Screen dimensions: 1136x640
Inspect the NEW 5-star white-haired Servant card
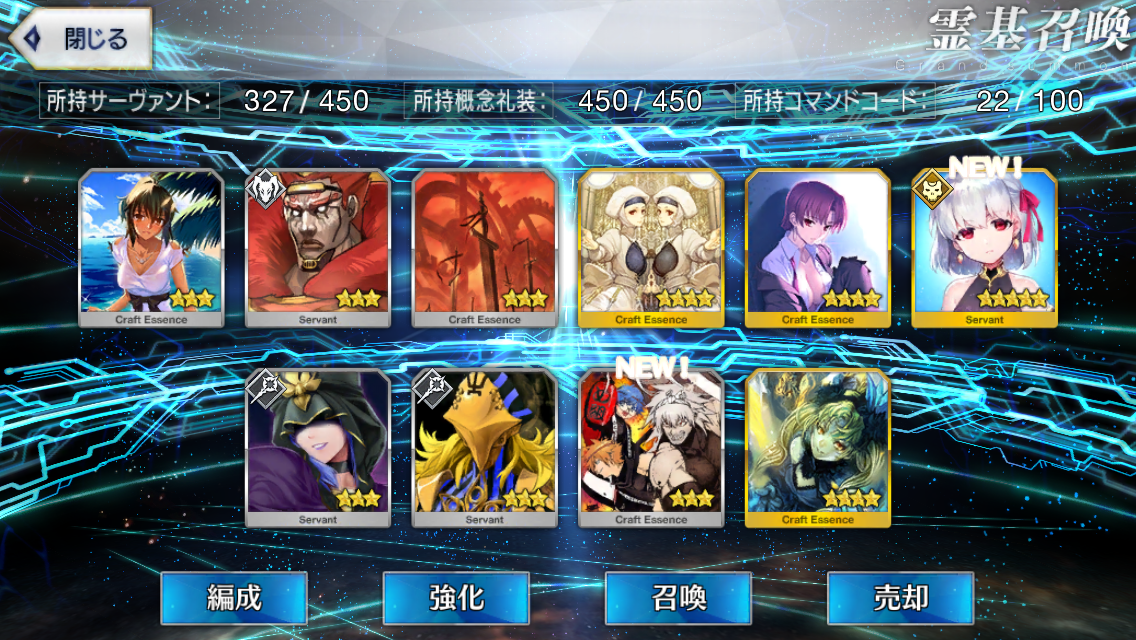point(984,248)
